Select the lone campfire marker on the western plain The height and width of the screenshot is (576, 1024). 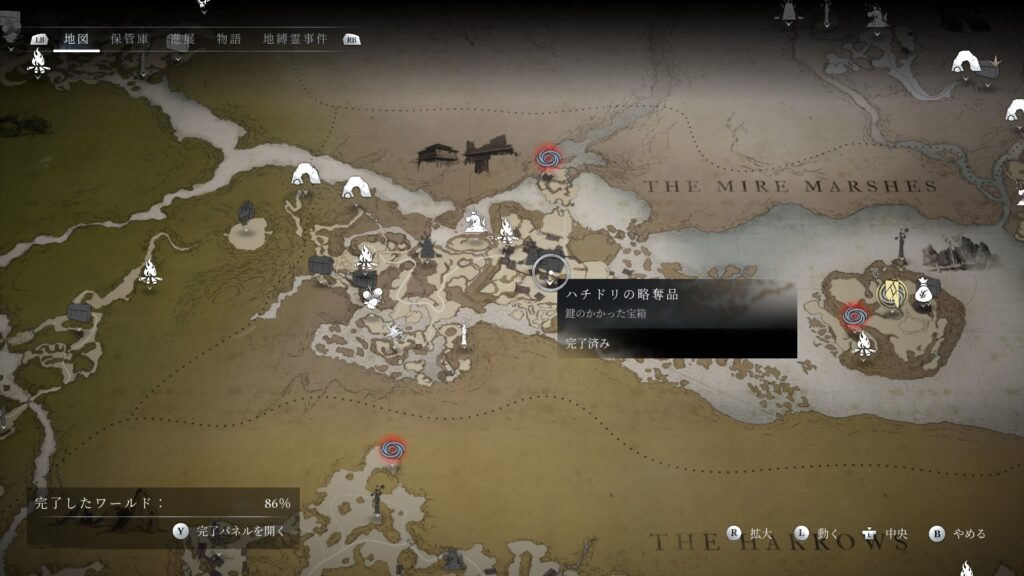click(x=150, y=271)
